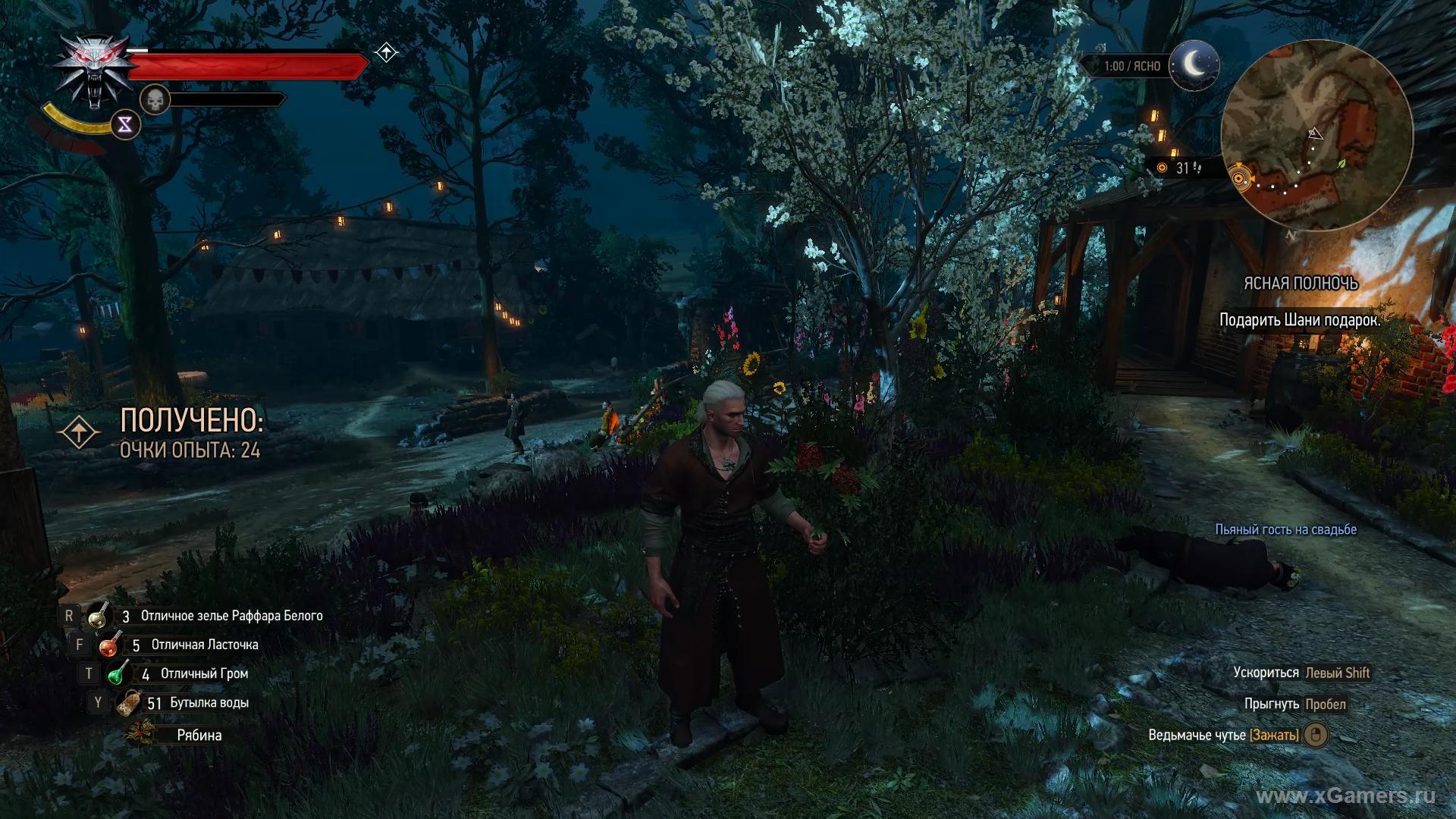The image size is (1456, 819).
Task: Click the hourglass buff icon
Action: tap(125, 125)
